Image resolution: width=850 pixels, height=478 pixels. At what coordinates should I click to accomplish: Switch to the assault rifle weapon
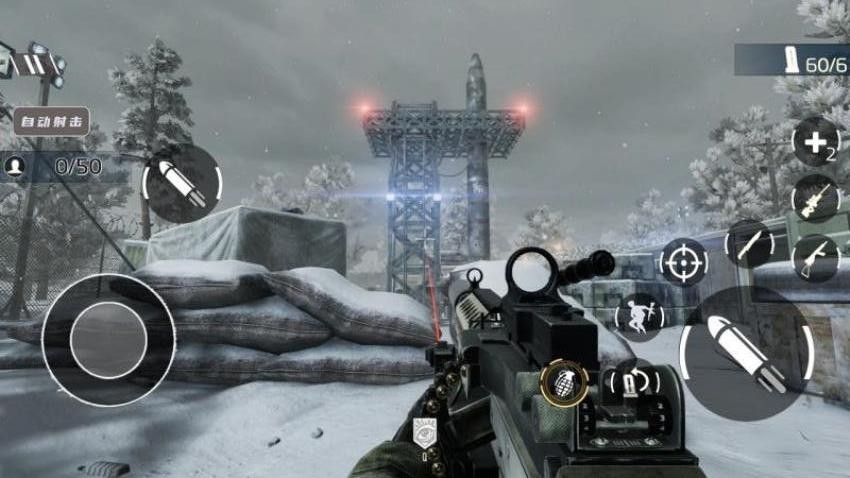coord(815,256)
